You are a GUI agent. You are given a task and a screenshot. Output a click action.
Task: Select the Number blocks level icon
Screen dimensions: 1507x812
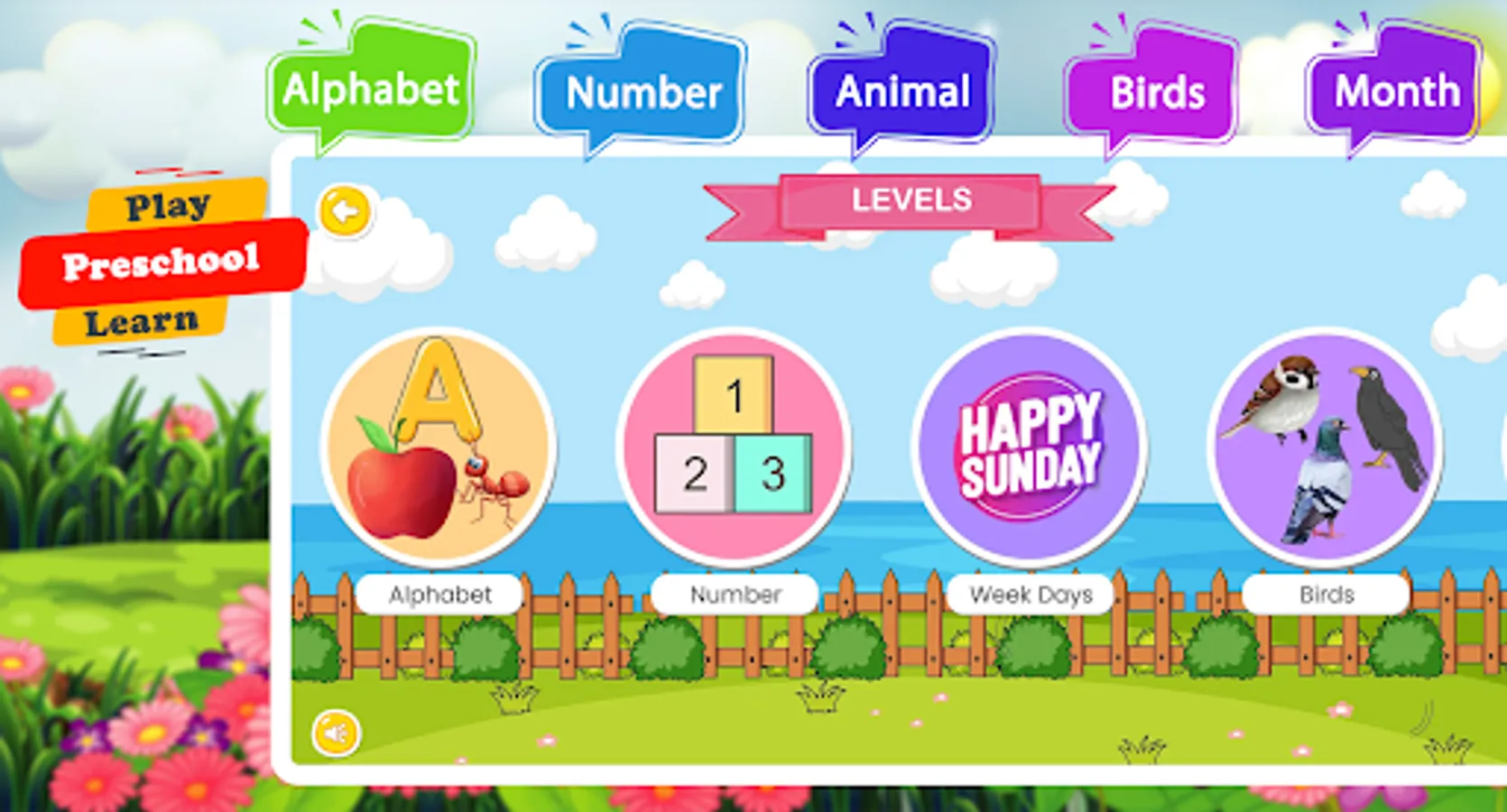click(734, 447)
